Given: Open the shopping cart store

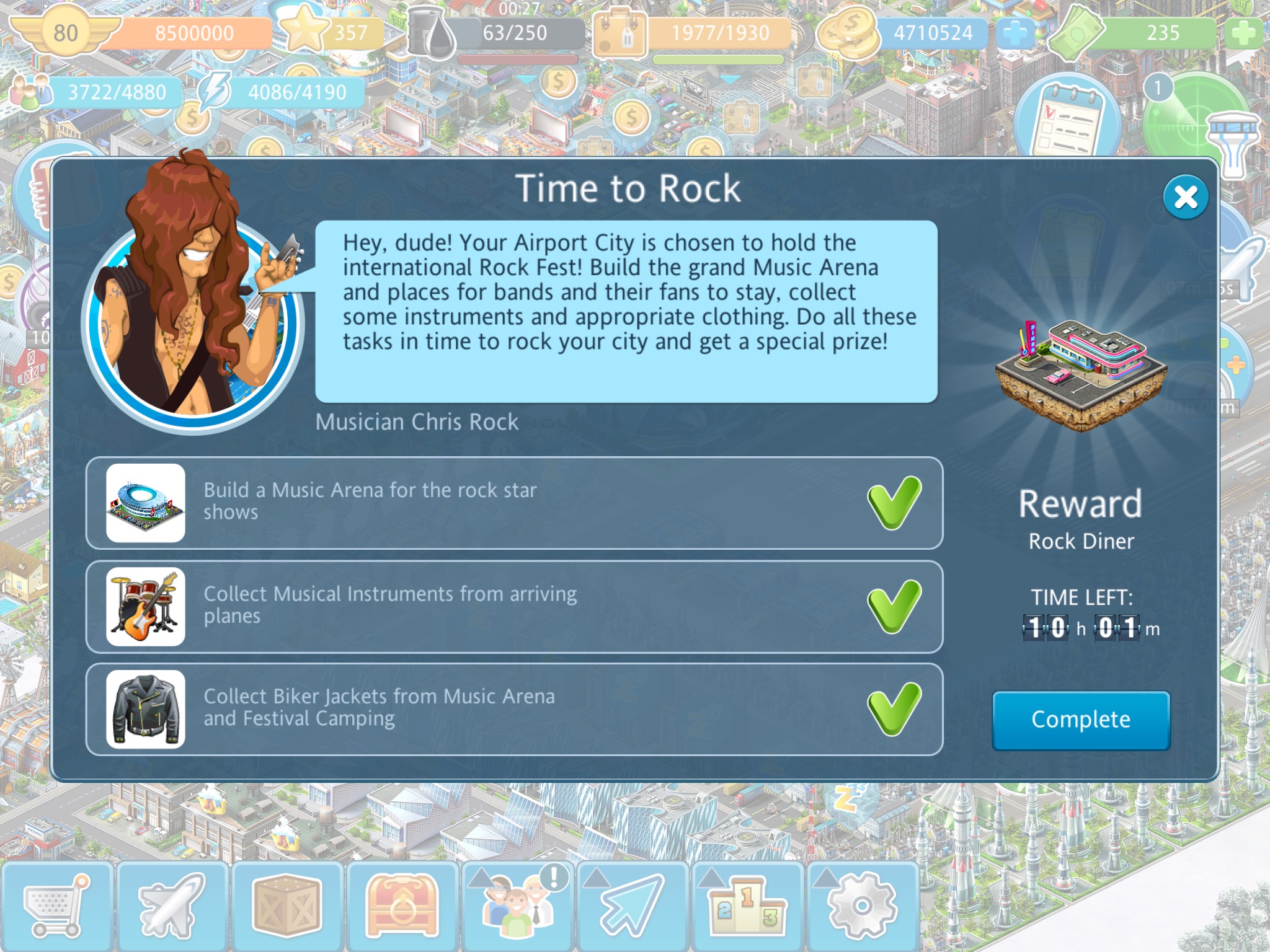Looking at the screenshot, I should tap(56, 906).
